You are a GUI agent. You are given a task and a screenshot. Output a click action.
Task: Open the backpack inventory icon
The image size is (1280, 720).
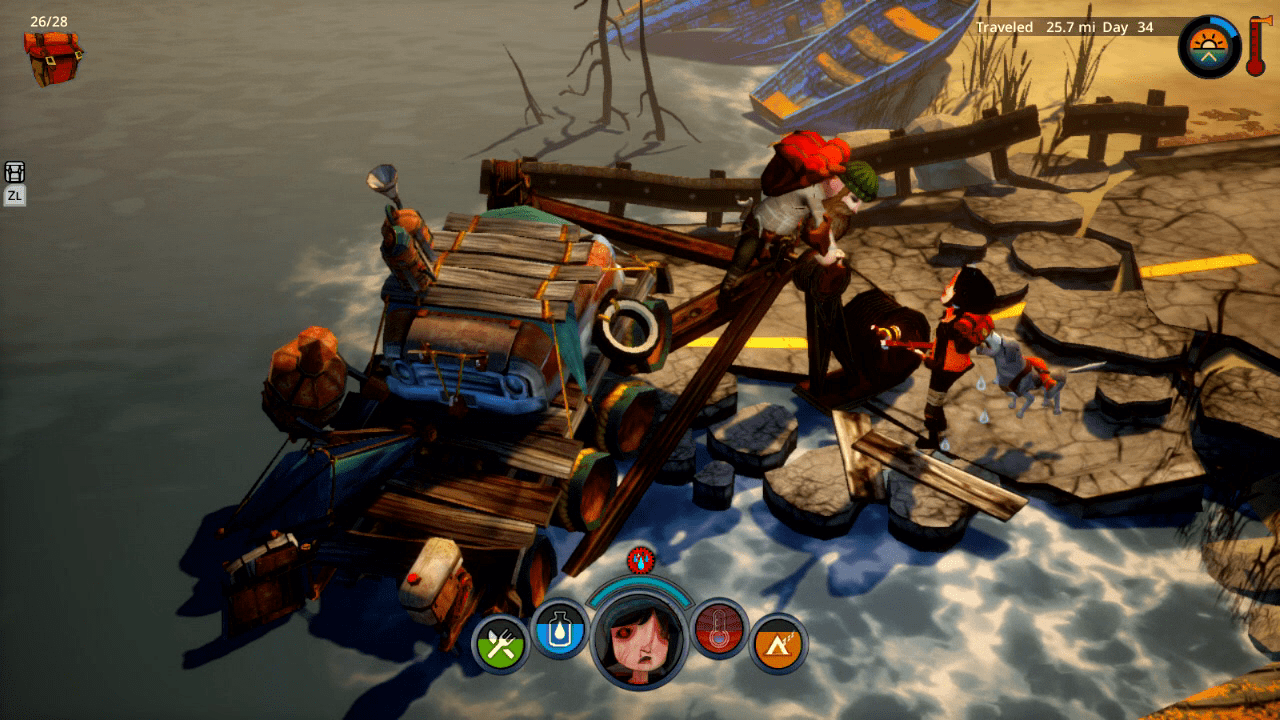53,57
